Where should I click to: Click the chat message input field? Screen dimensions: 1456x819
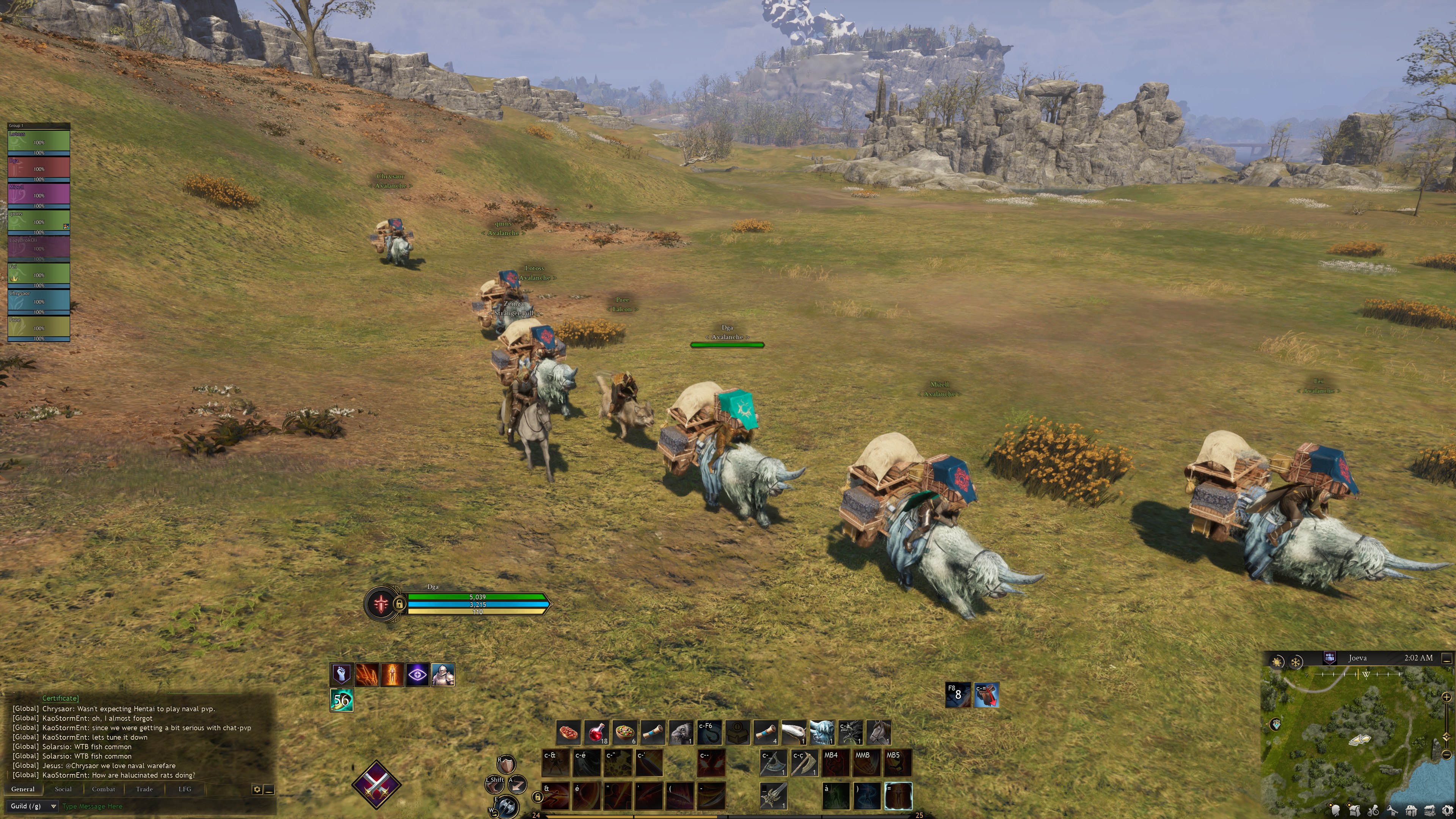pyautogui.click(x=158, y=806)
